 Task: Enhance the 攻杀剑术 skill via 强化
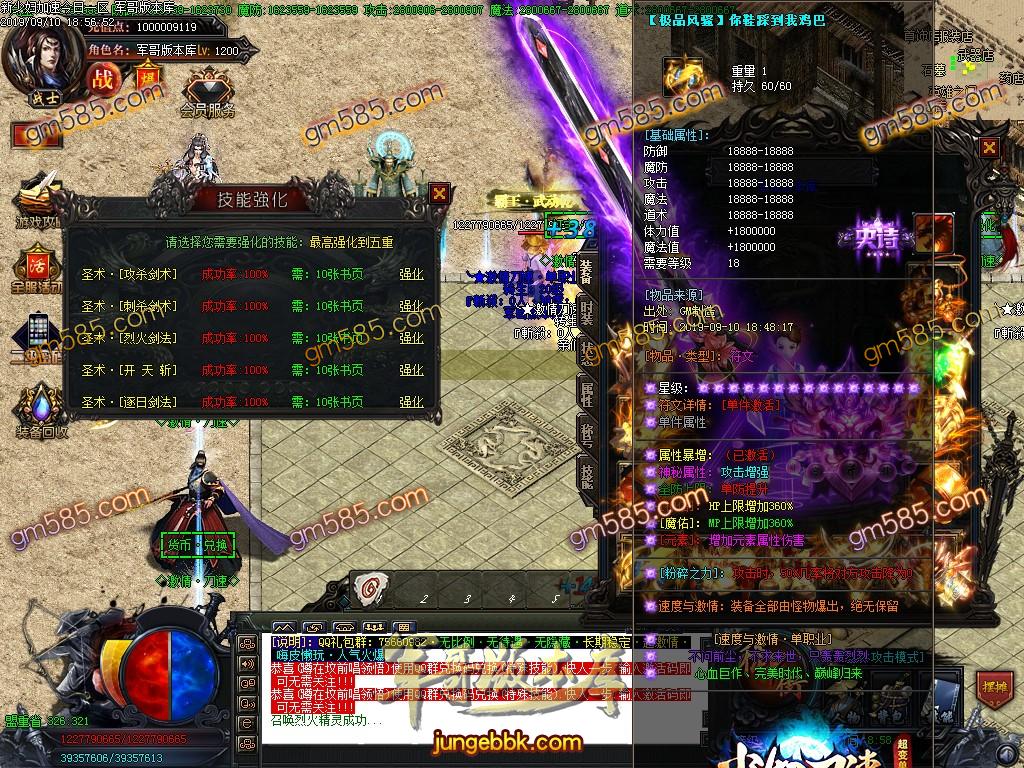tap(411, 274)
